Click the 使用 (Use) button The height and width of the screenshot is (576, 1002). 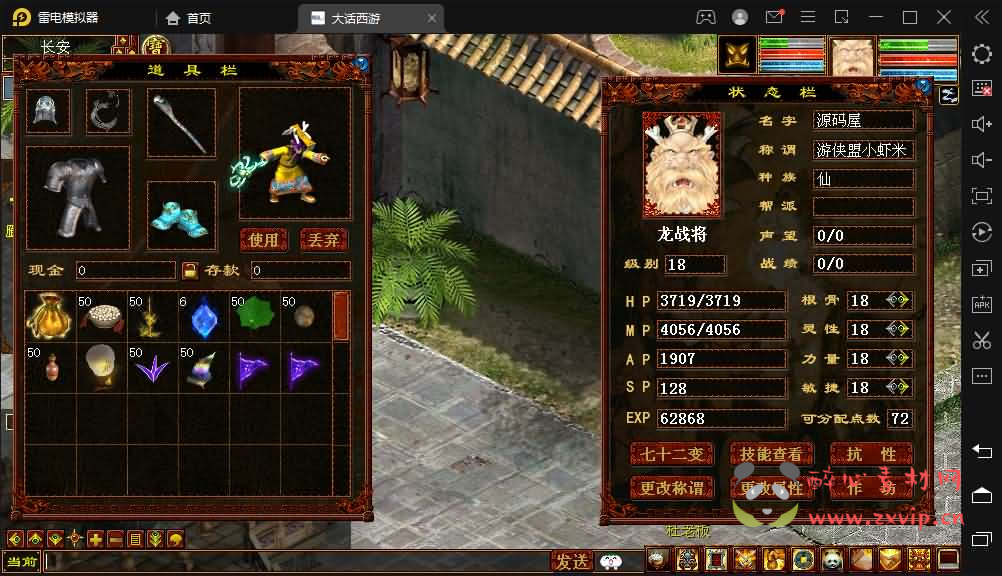264,240
